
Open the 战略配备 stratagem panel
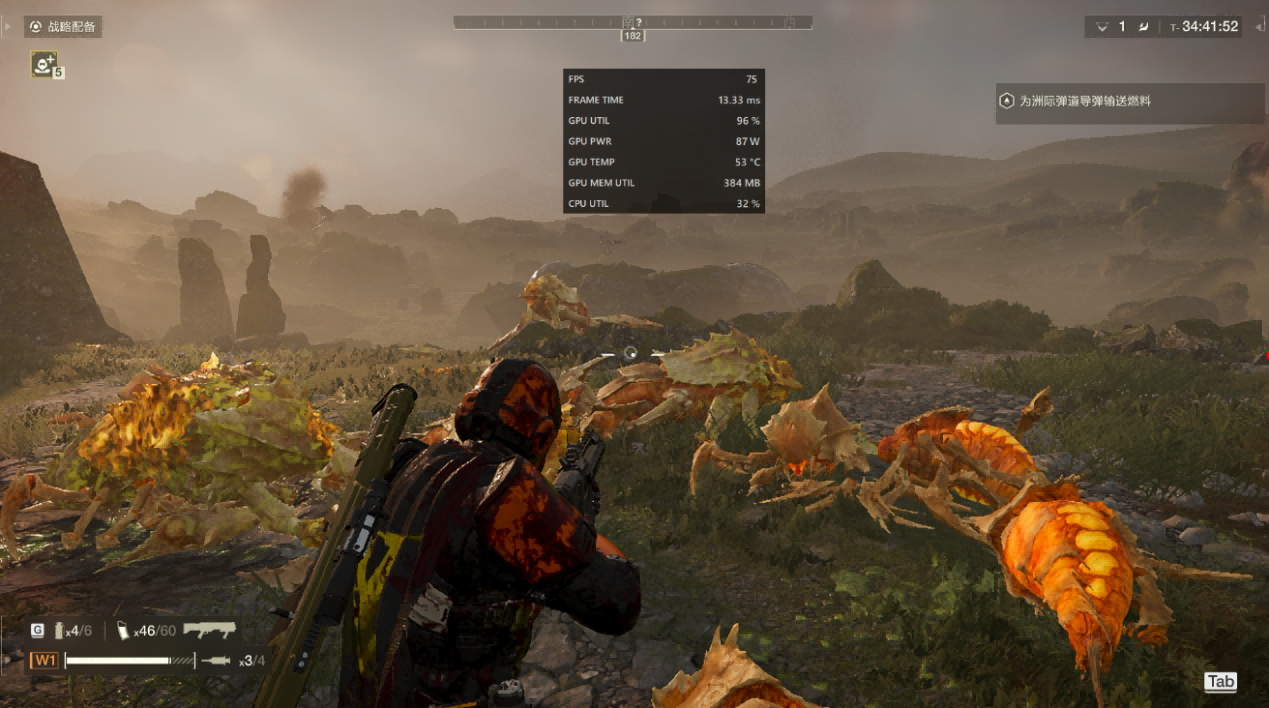pyautogui.click(x=63, y=27)
